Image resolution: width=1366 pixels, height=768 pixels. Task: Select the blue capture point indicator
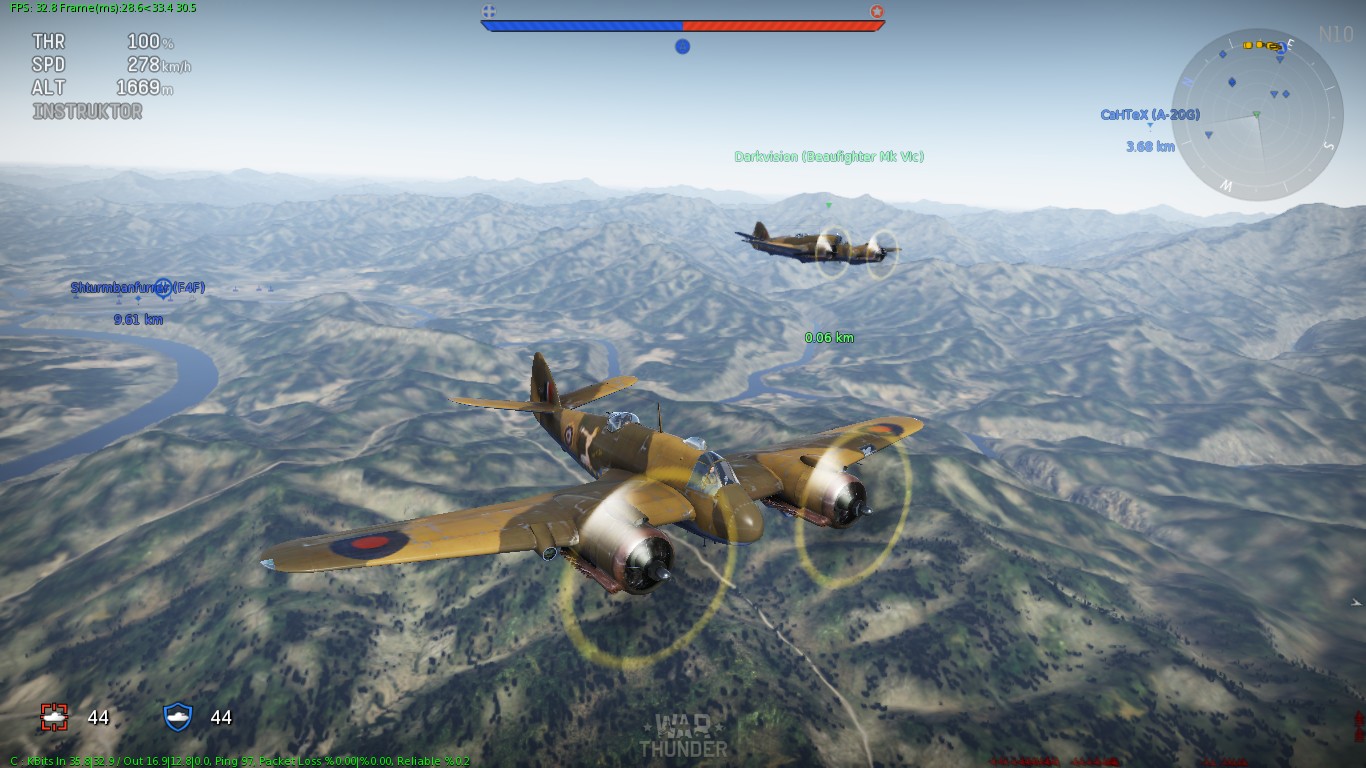682,46
